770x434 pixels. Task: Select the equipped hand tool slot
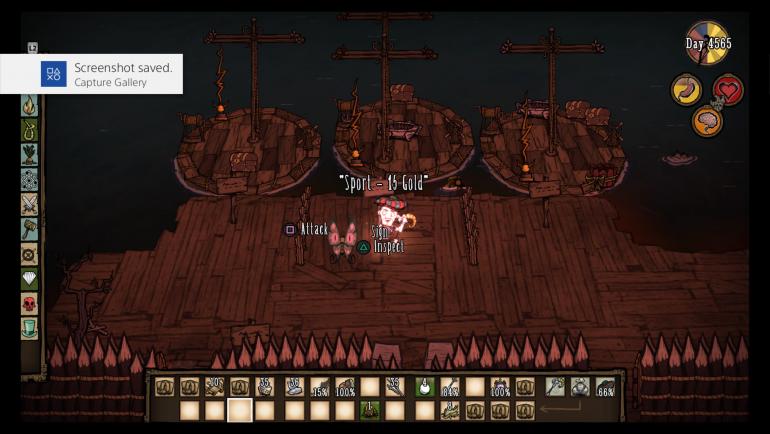click(556, 387)
